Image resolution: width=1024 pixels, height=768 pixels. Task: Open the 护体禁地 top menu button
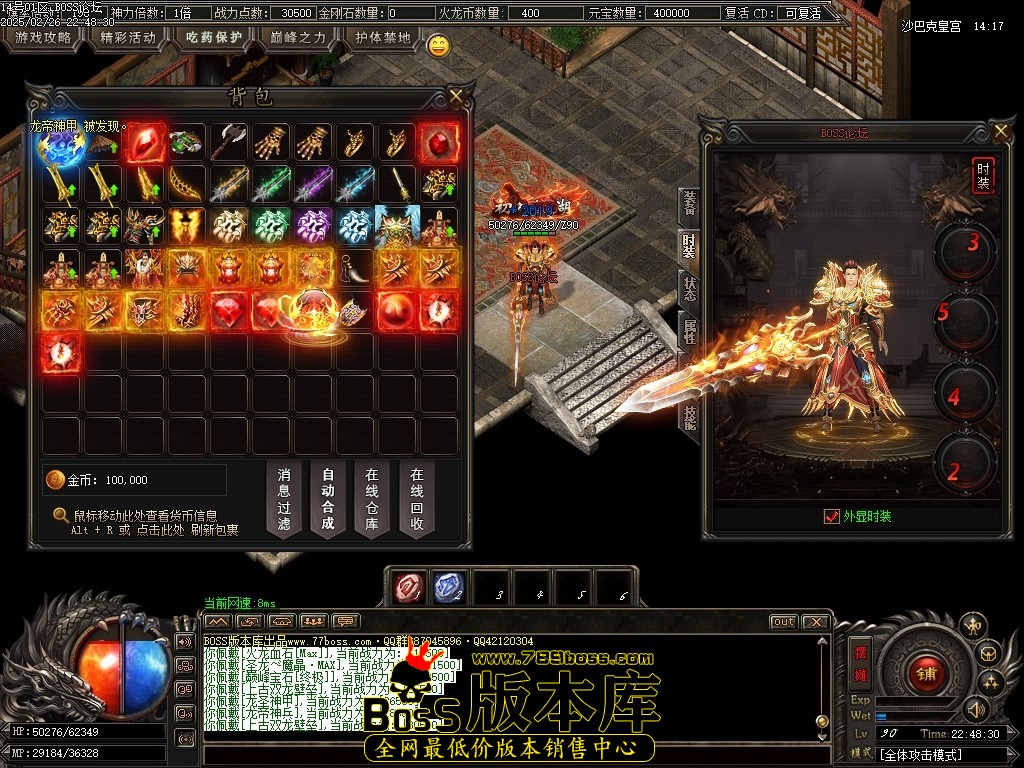tap(383, 38)
